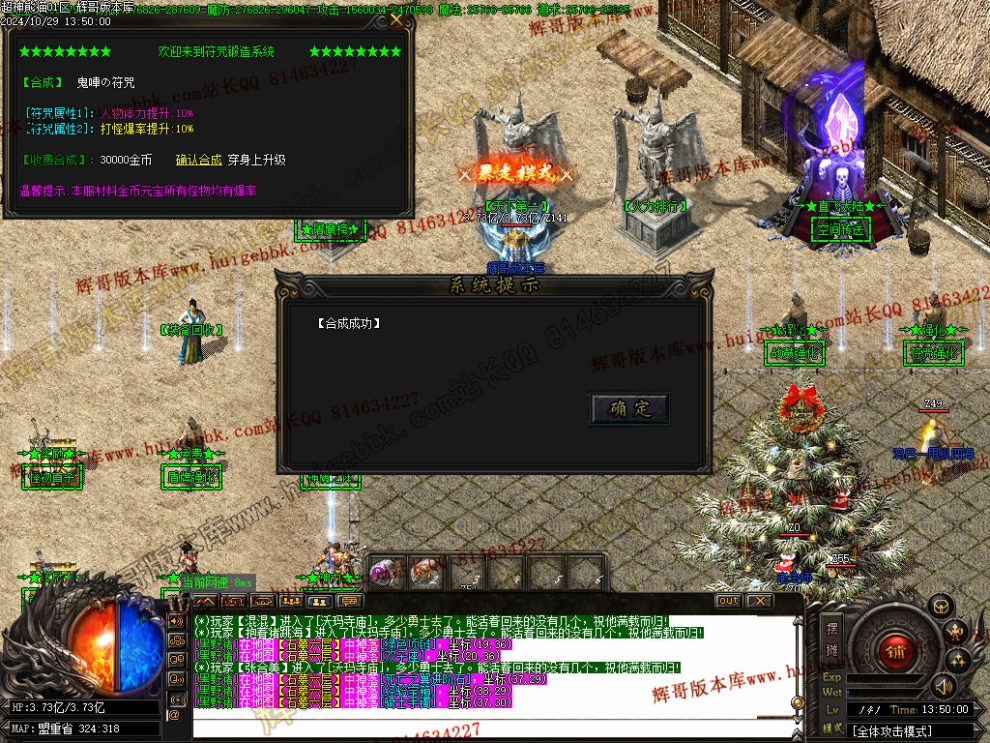Toggle the speaker sound icon by the round dial
Viewport: 990px width, 743px height.
point(941,686)
